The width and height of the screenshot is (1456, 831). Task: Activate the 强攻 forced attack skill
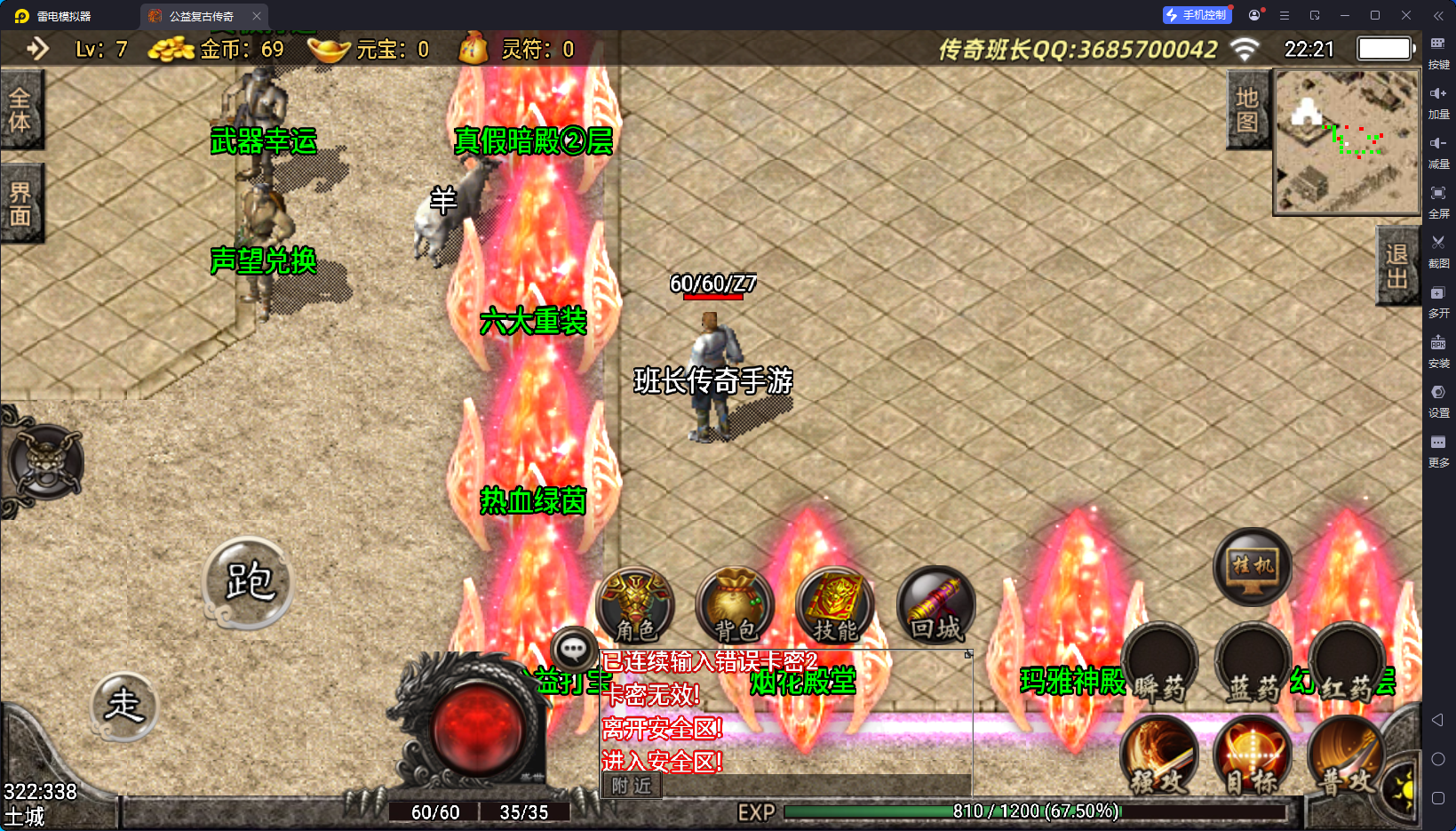point(1159,755)
